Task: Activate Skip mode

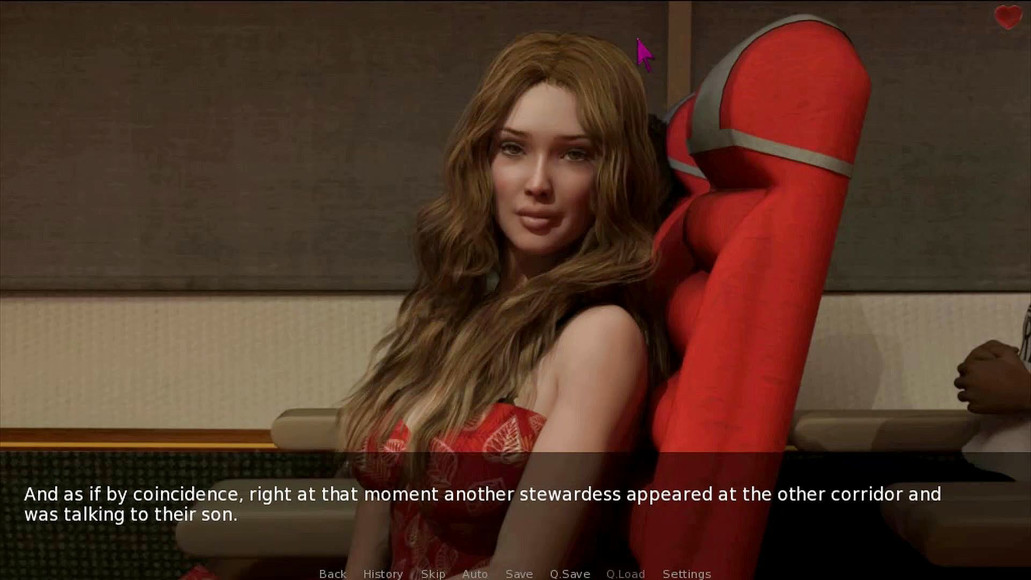Action: pyautogui.click(x=432, y=574)
